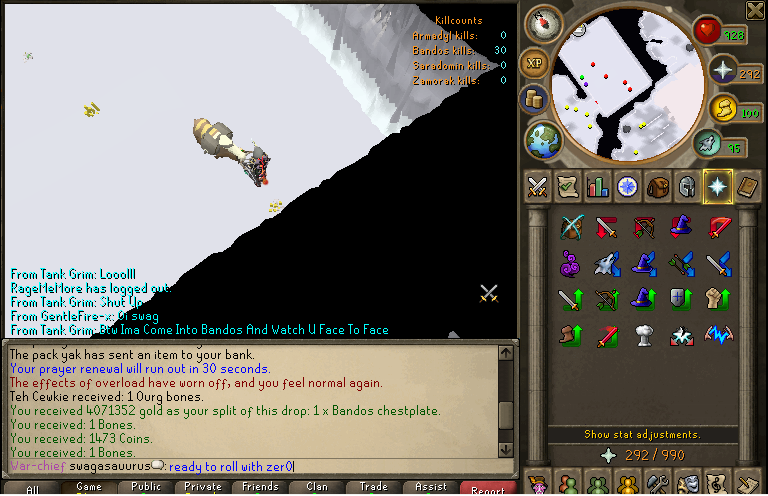This screenshot has height=496, width=768.
Task: Click the compass to face north
Action: (543, 22)
